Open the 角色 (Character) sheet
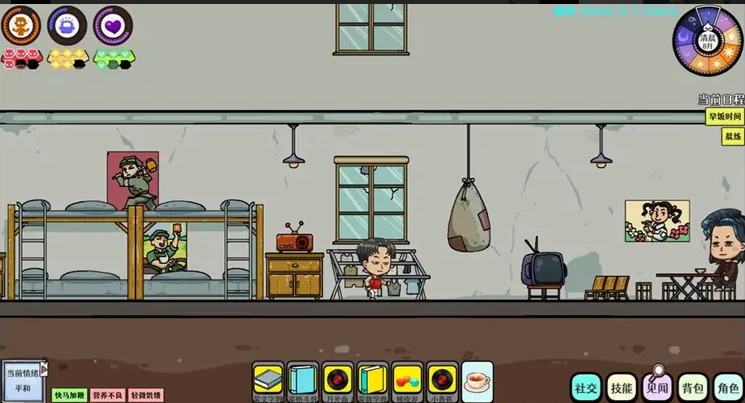 pos(728,386)
